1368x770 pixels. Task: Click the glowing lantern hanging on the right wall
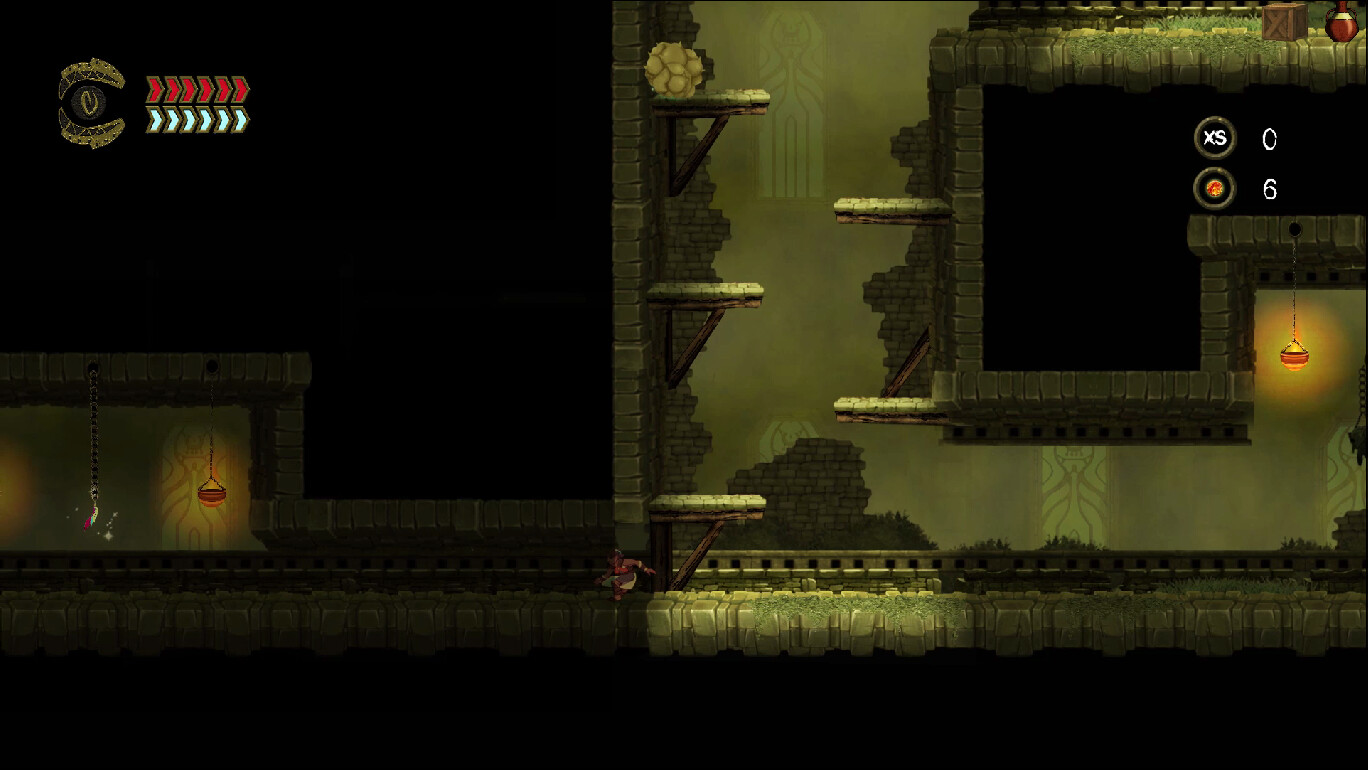click(x=1293, y=358)
